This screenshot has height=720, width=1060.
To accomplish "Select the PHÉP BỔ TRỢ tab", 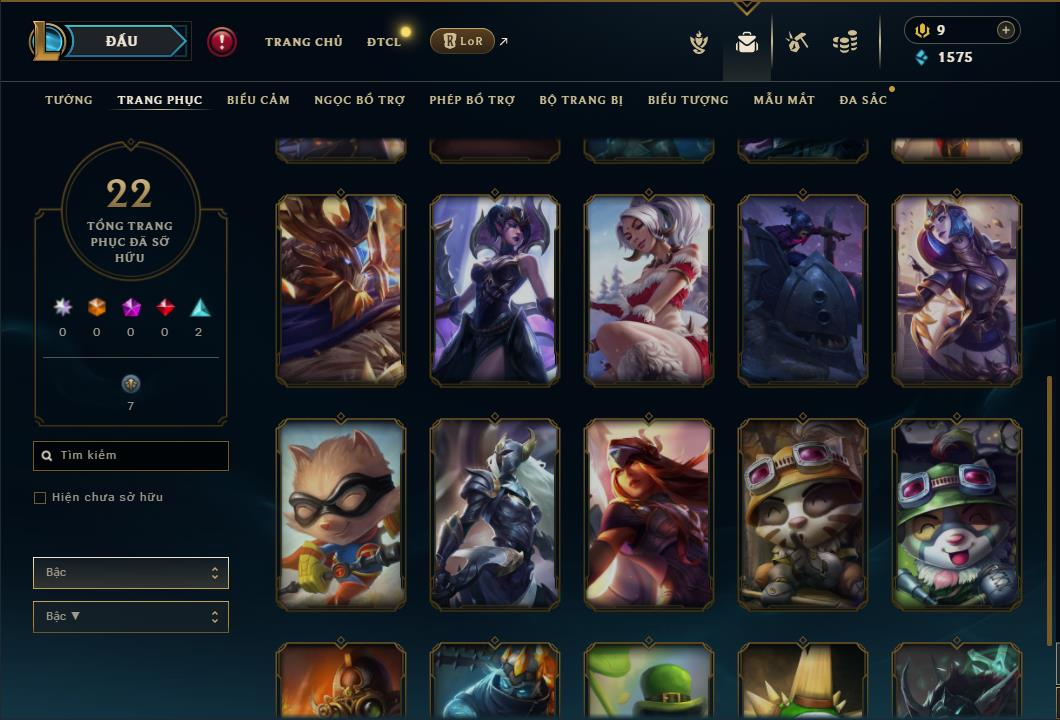I will [x=472, y=100].
